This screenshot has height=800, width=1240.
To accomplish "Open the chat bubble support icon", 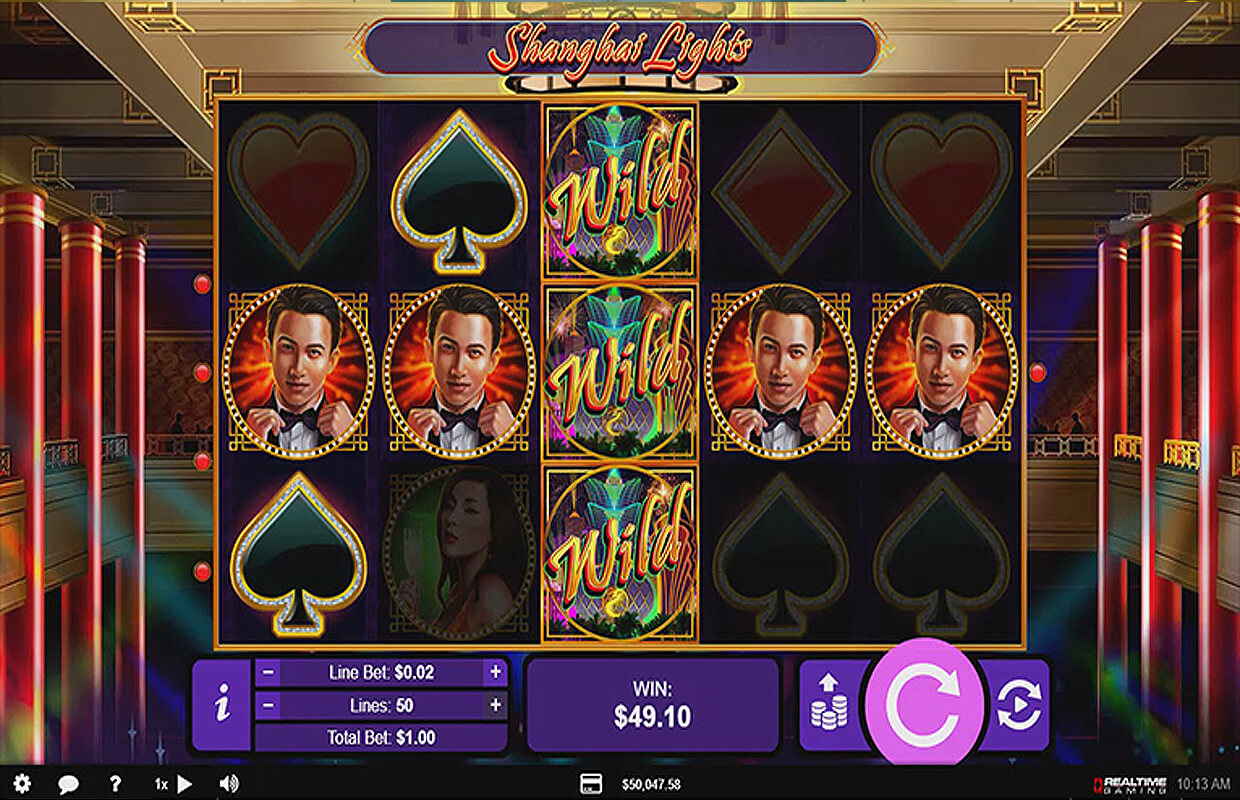I will [x=68, y=784].
